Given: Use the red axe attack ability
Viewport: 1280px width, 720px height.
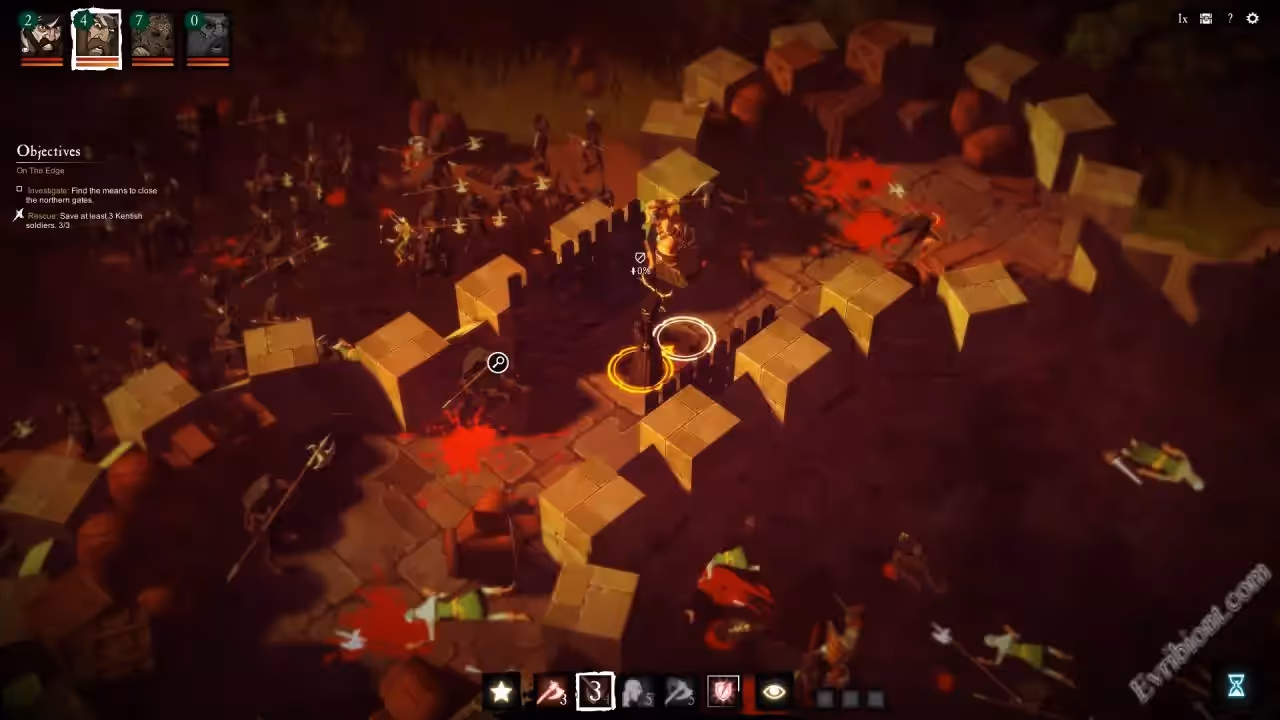Looking at the screenshot, I should pyautogui.click(x=549, y=691).
